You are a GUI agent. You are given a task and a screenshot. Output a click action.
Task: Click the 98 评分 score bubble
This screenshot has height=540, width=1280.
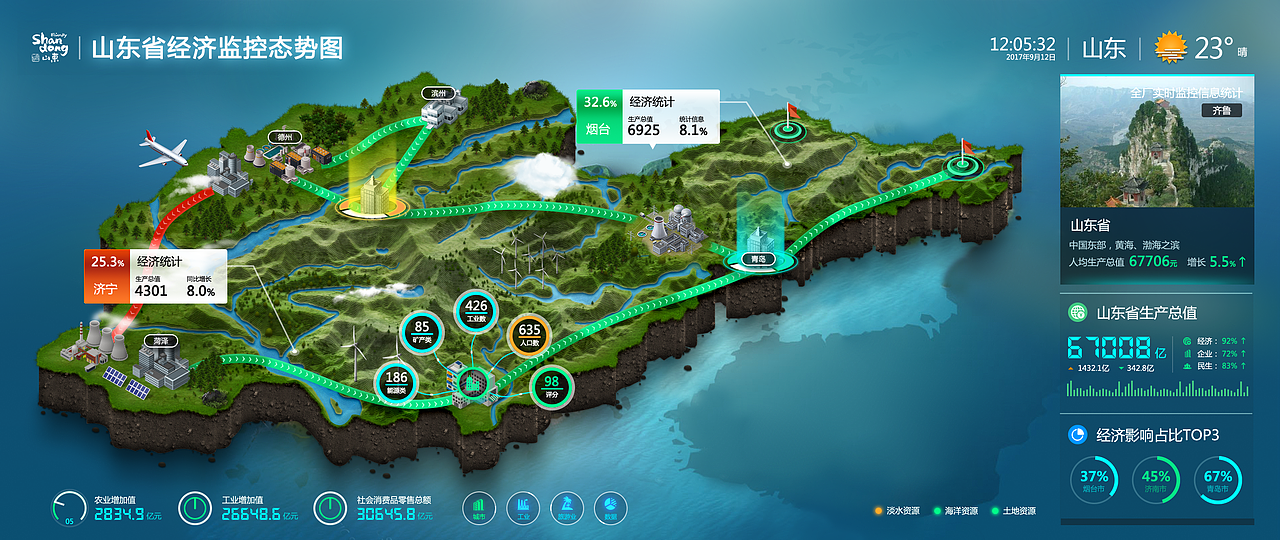coord(551,387)
